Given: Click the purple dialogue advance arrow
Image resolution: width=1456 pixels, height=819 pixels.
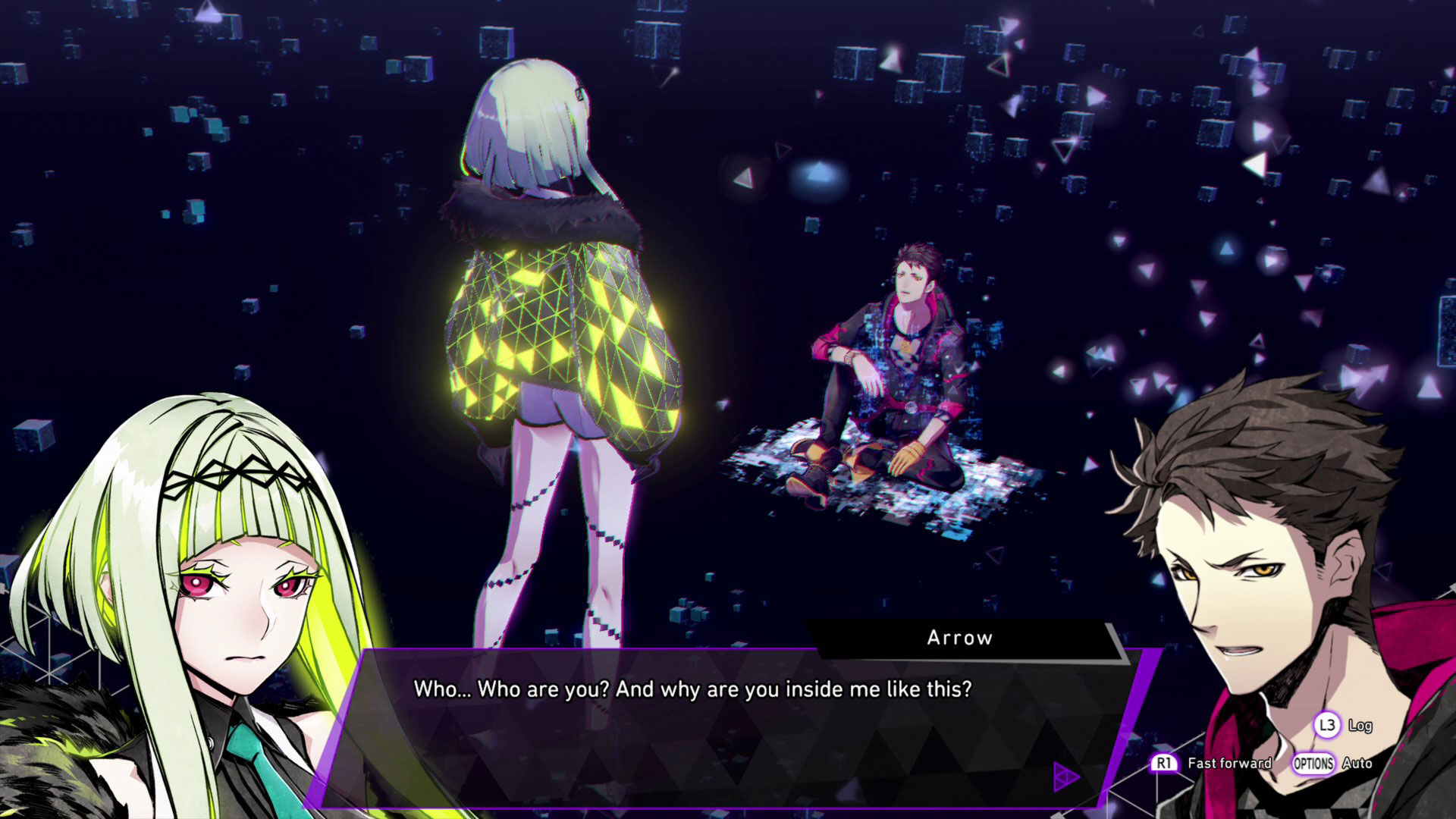Looking at the screenshot, I should pyautogui.click(x=1065, y=777).
